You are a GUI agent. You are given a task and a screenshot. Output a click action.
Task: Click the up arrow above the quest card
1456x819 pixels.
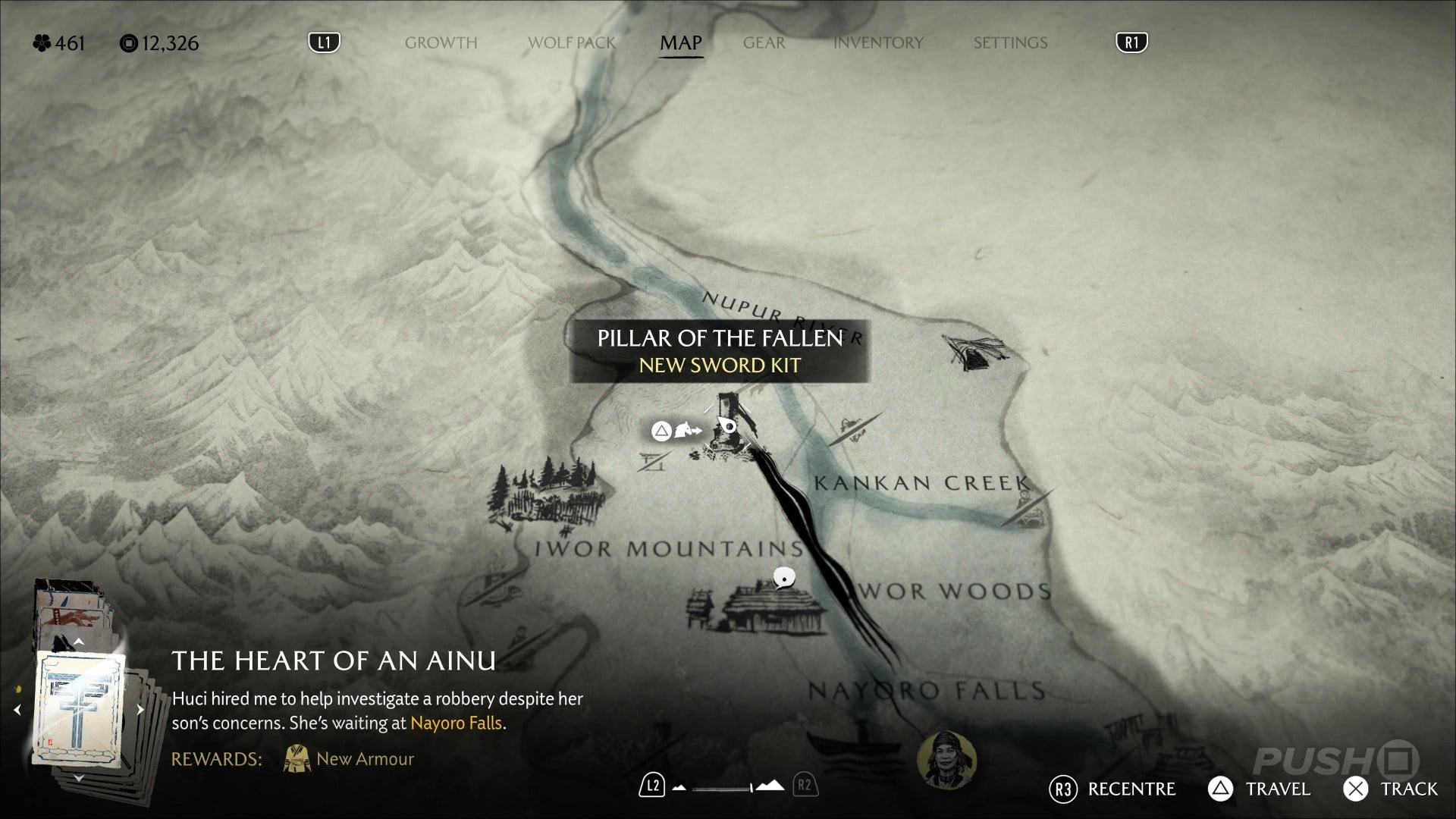point(79,642)
